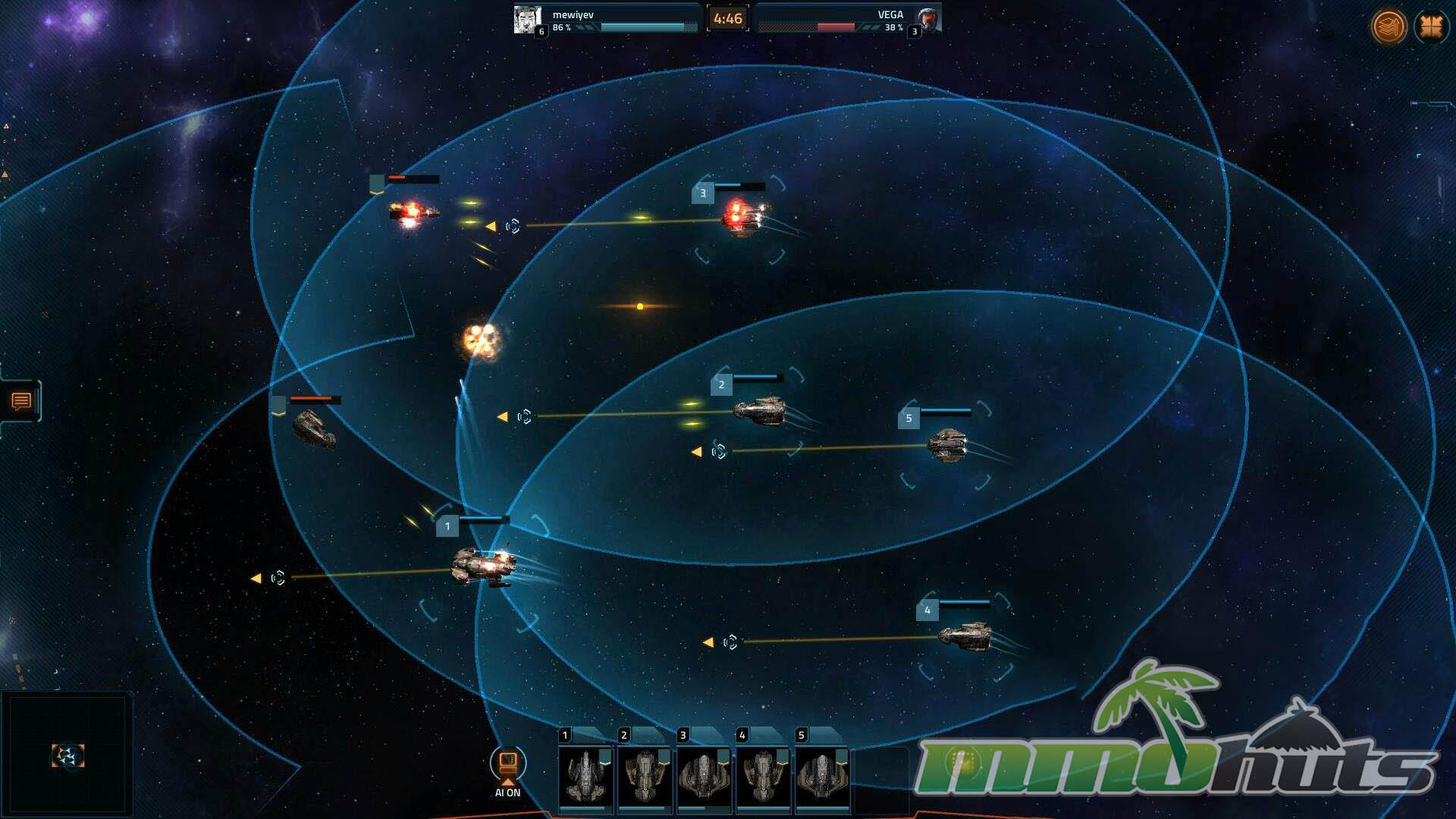Pick ship card number 4
Viewport: 1456px width, 819px height.
pos(763,776)
